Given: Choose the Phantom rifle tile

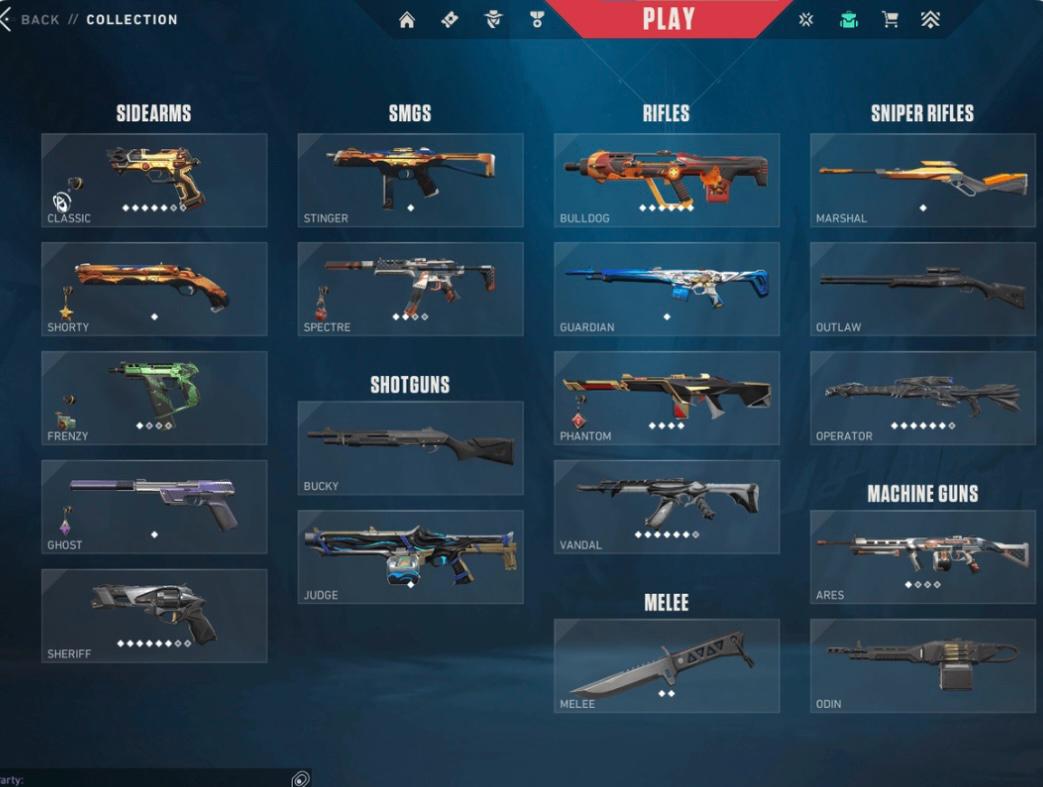Looking at the screenshot, I should (666, 398).
